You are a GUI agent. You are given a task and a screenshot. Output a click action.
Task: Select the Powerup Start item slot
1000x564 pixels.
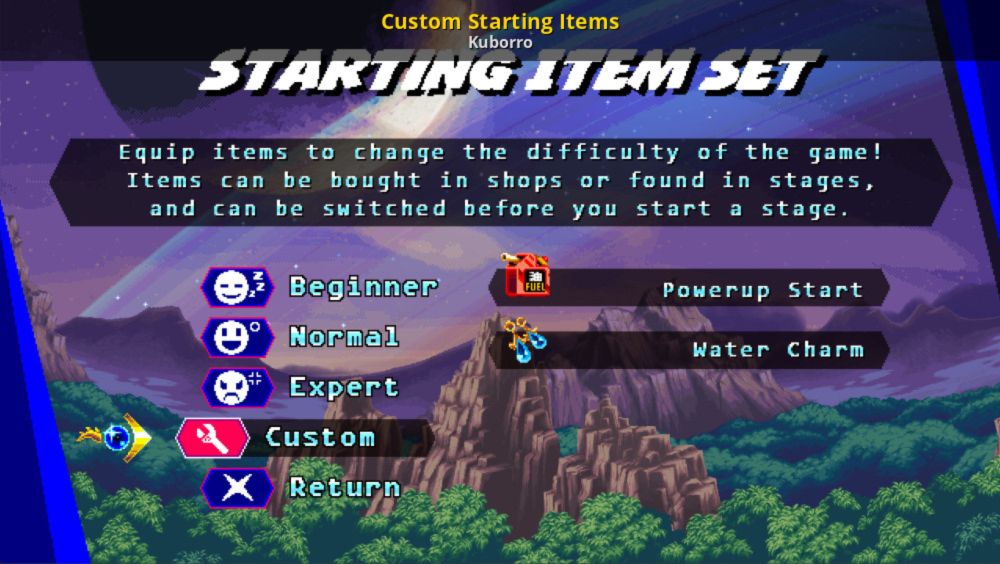click(700, 289)
